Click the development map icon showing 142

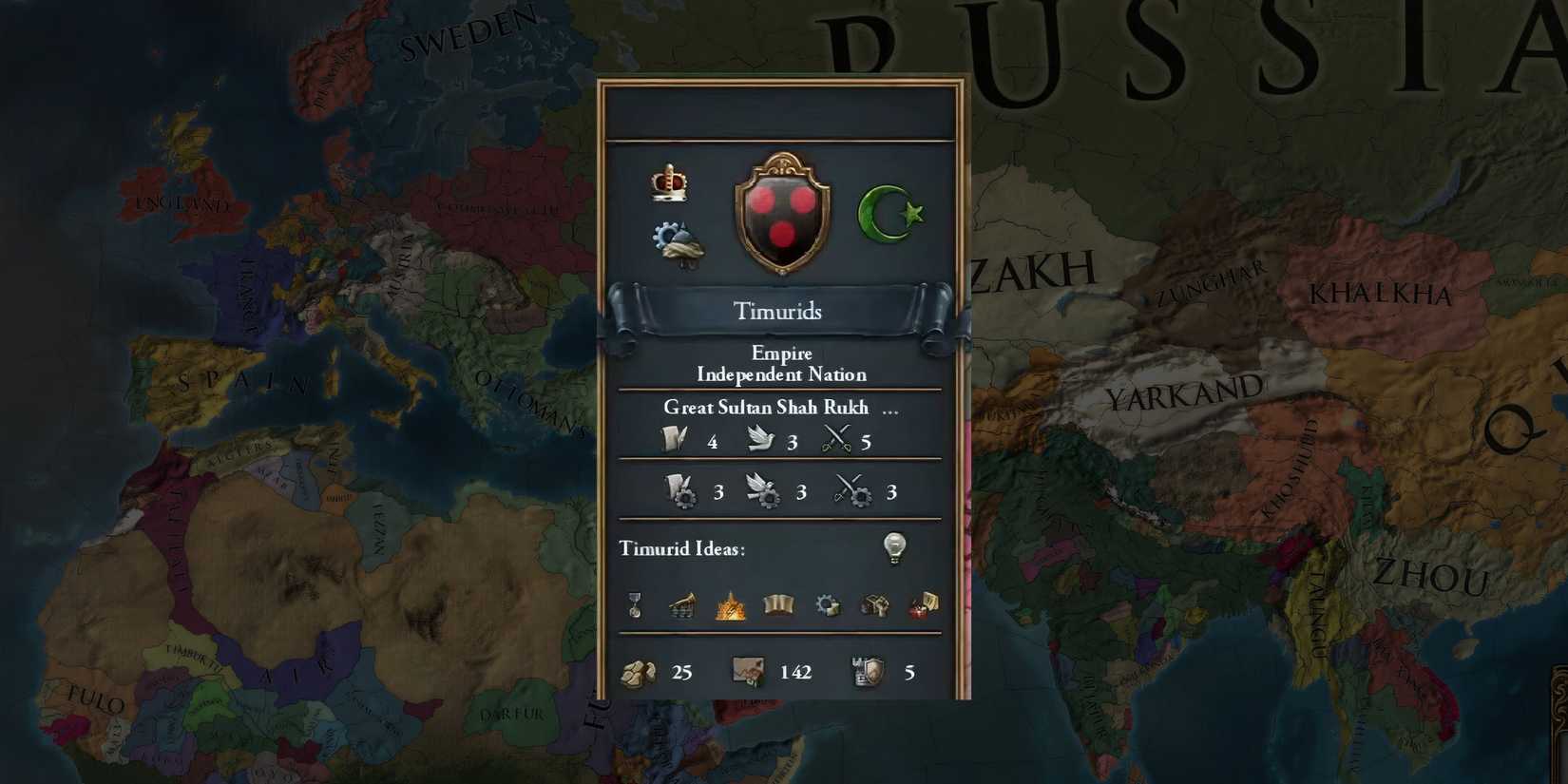pos(747,670)
